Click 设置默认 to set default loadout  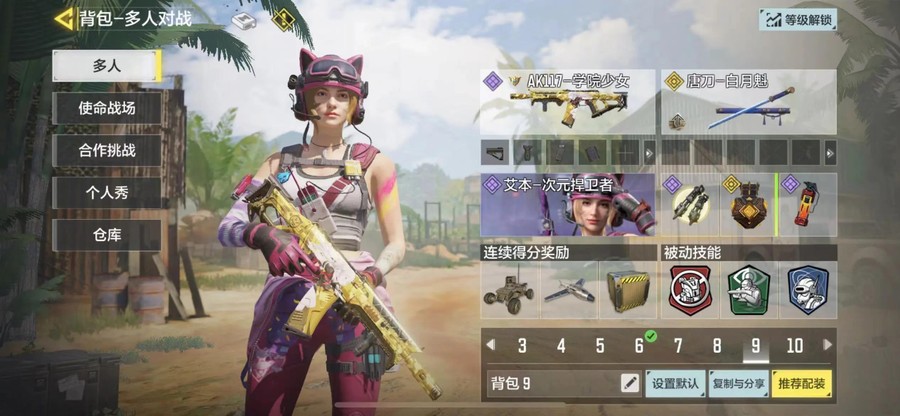677,383
